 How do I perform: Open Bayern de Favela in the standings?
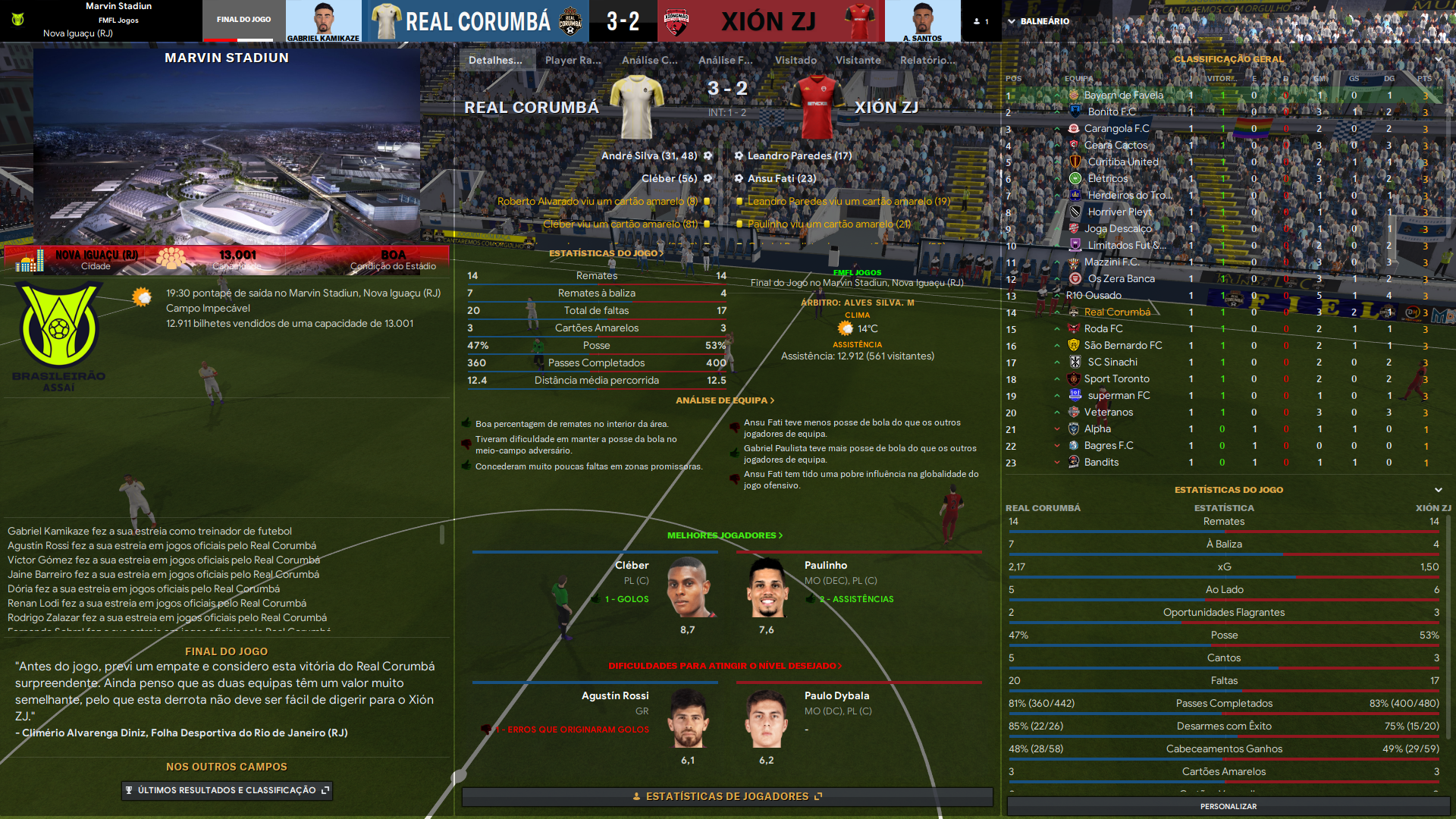point(1123,96)
